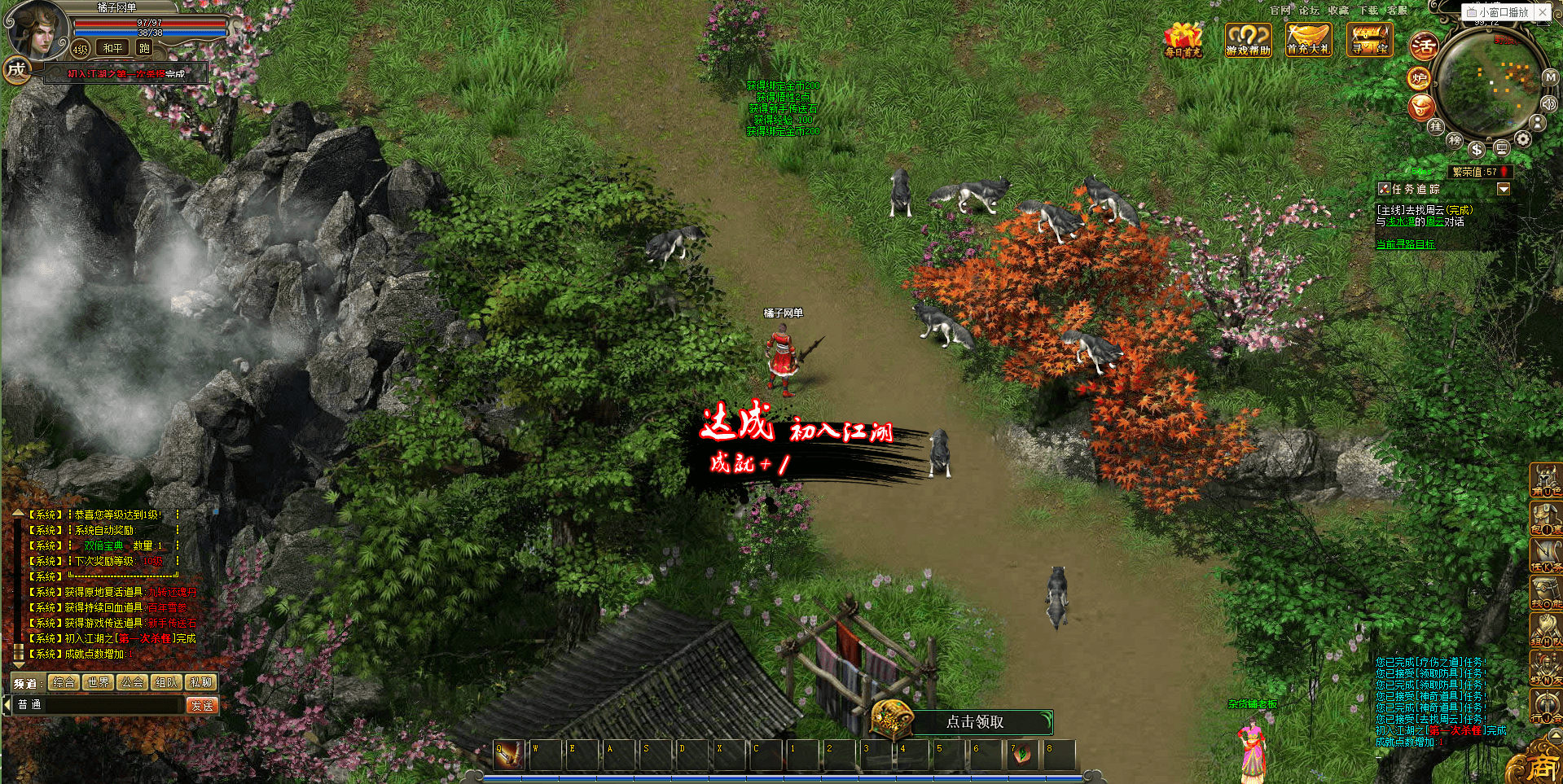Open the 游戏帮助 game help button
1563x784 pixels.
pyautogui.click(x=1248, y=39)
